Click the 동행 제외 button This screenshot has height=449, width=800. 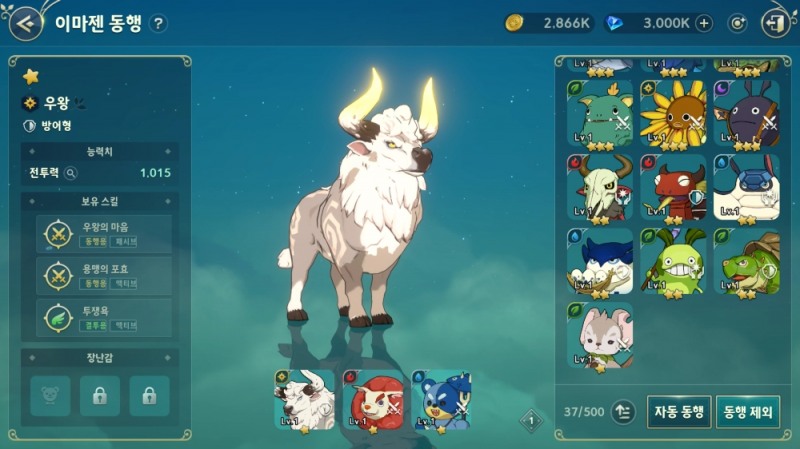click(x=747, y=411)
